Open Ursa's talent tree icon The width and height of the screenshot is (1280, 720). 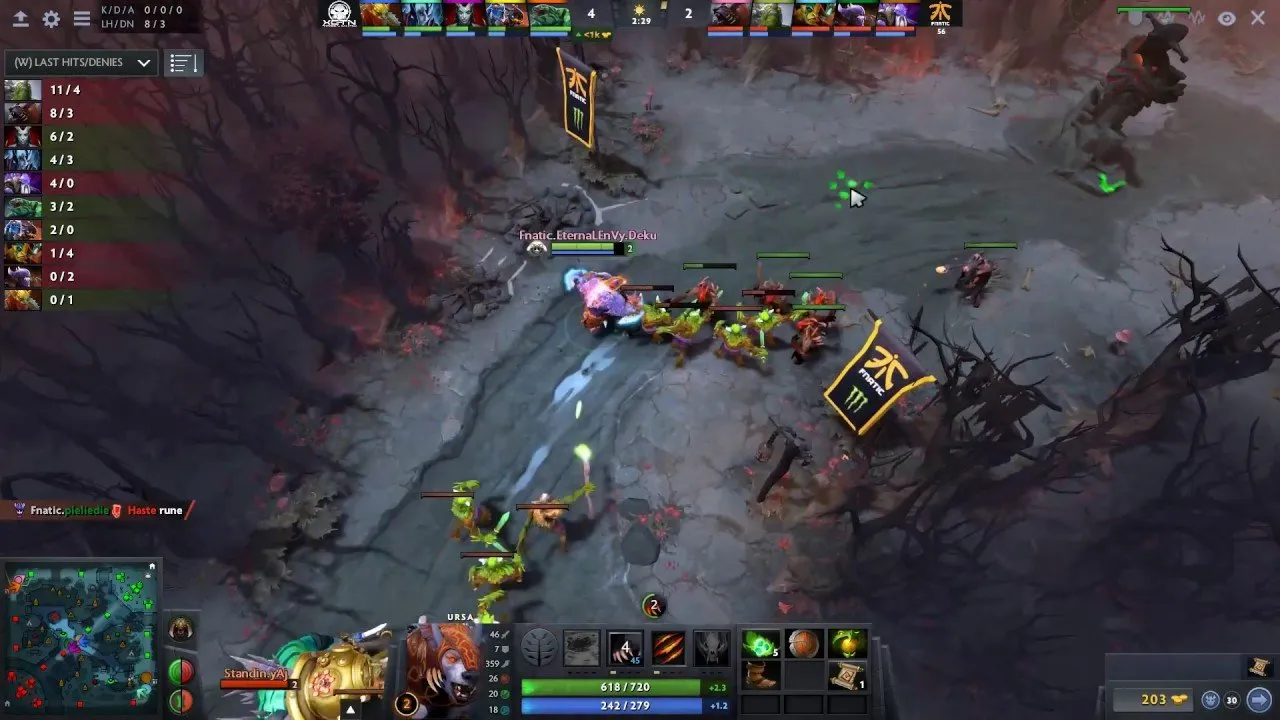click(537, 648)
